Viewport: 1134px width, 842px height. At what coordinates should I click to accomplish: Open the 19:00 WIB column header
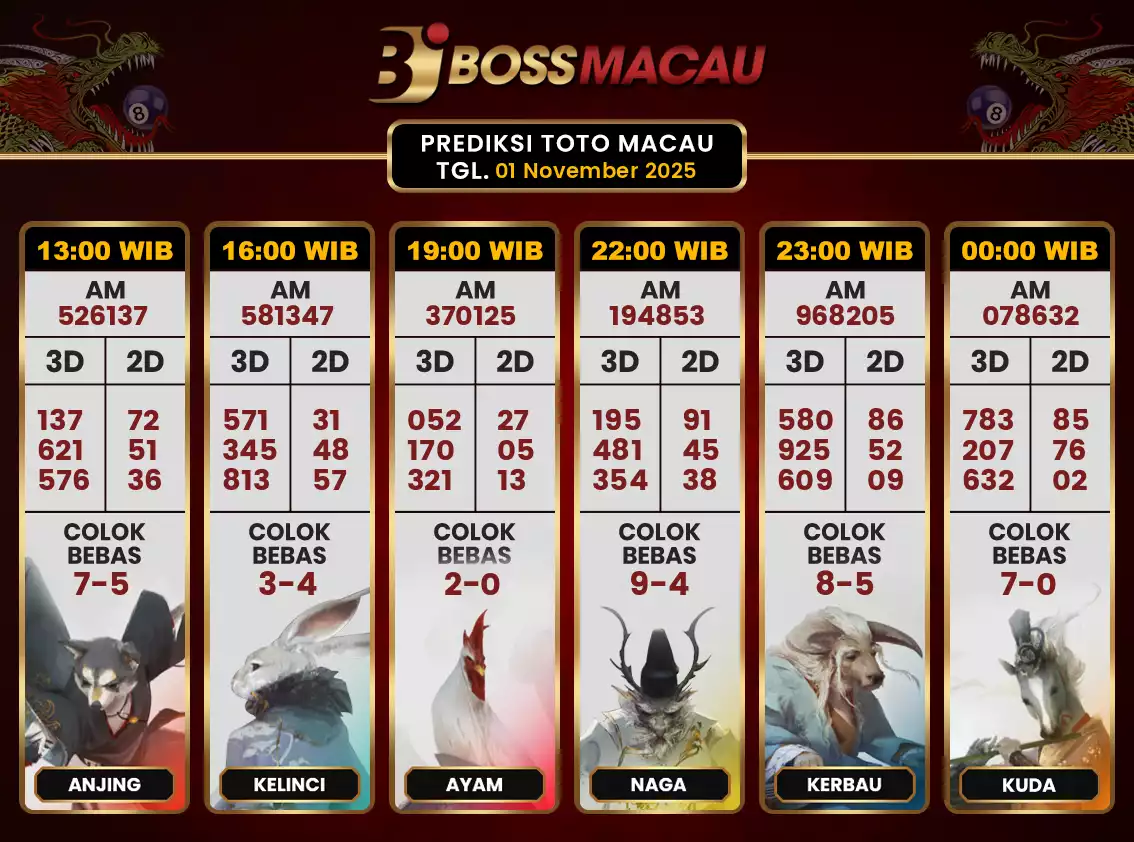(x=475, y=250)
